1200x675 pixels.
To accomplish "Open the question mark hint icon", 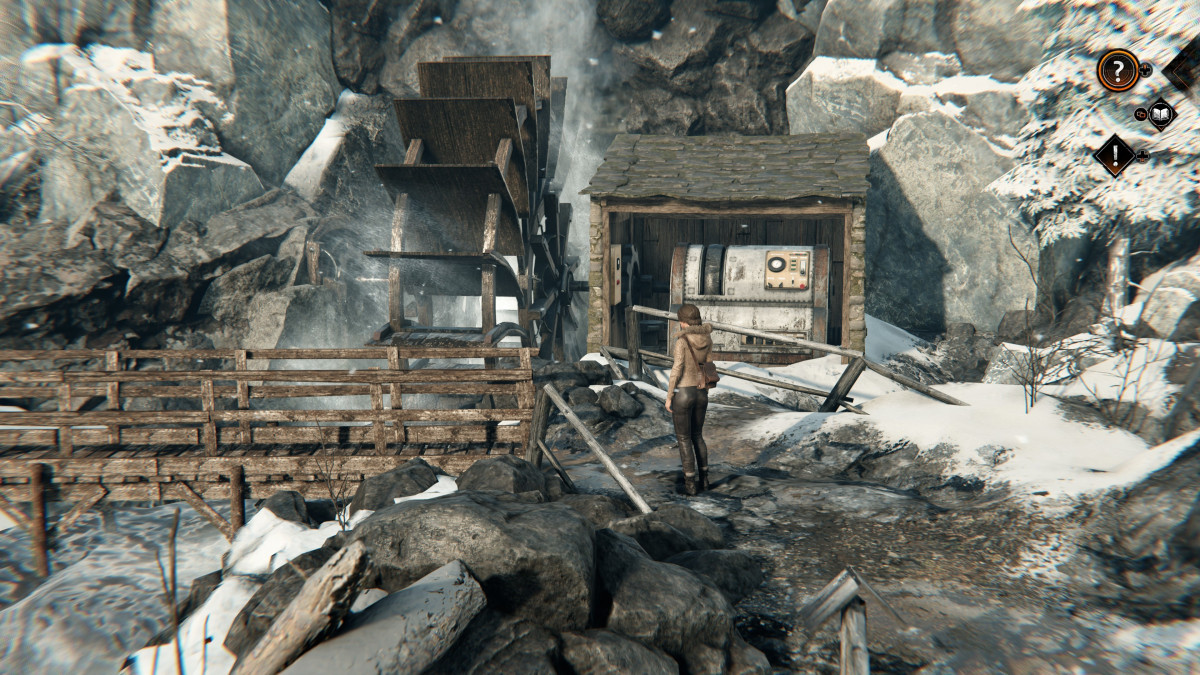I will [x=1117, y=70].
